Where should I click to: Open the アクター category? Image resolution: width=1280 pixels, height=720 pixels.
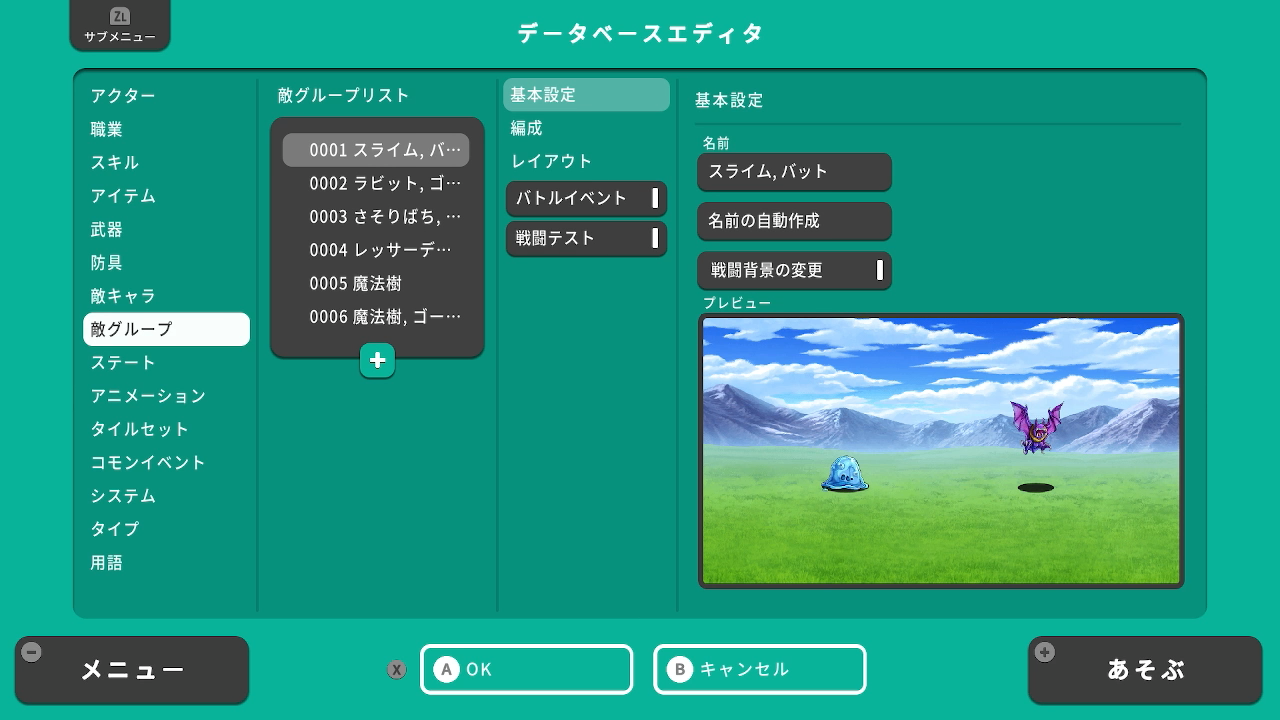point(123,96)
